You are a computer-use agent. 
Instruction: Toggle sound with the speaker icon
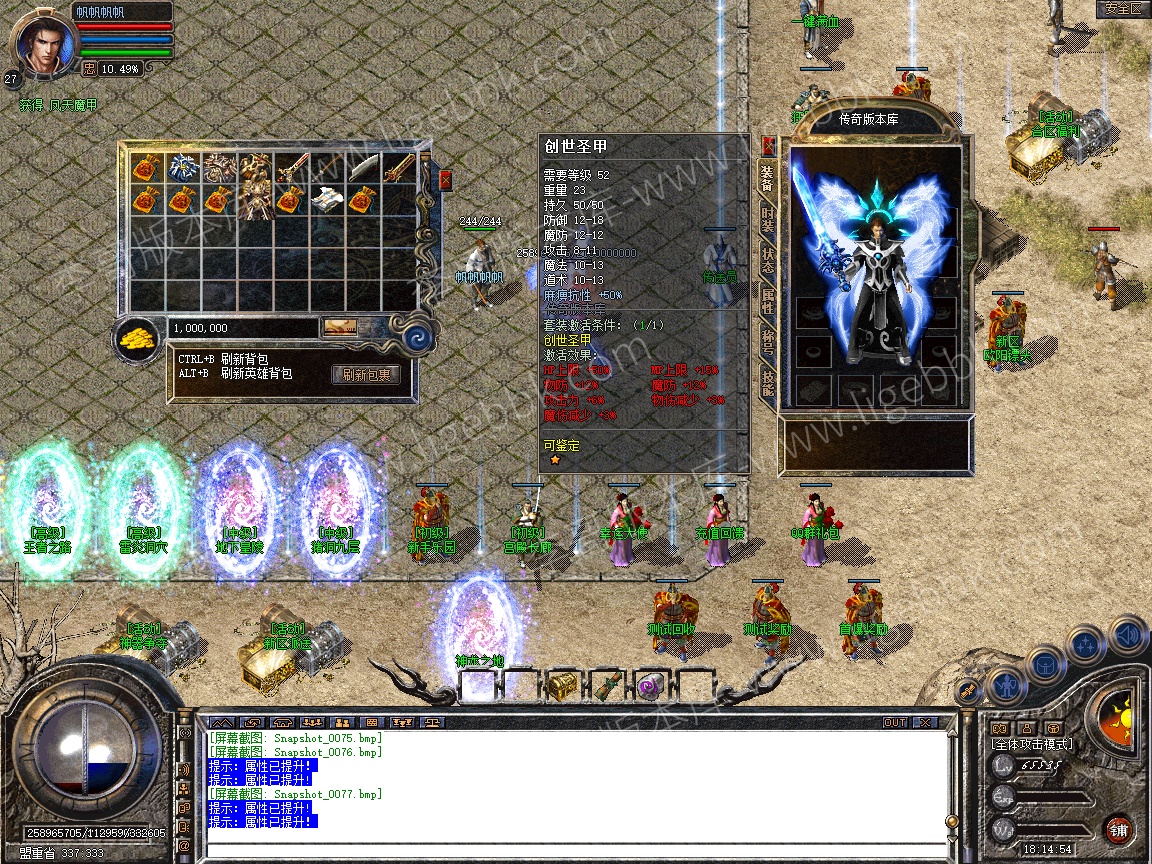click(1129, 633)
